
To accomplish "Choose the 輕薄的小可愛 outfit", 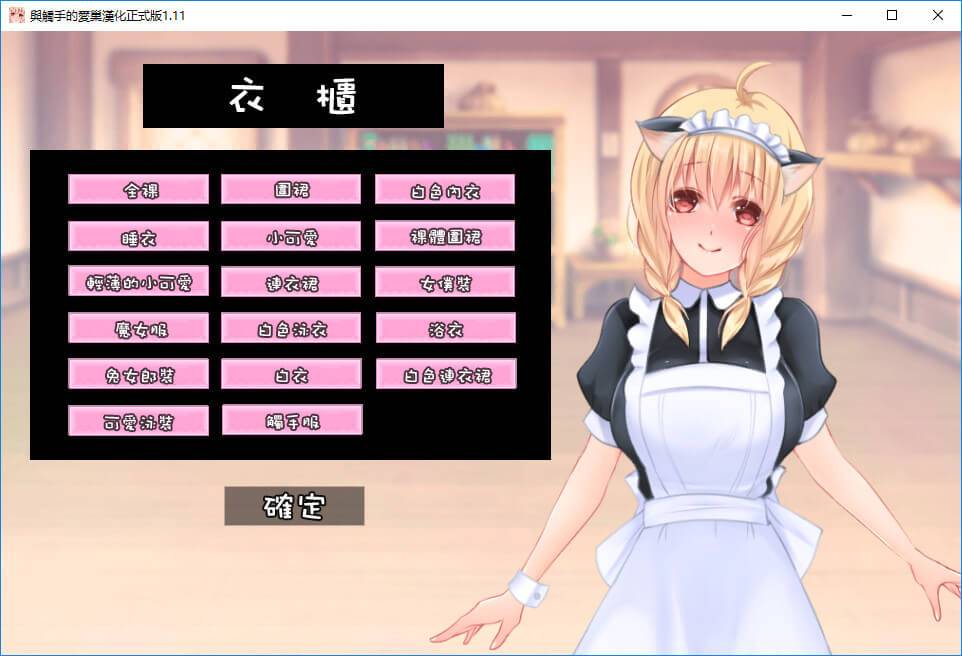I will click(x=138, y=282).
